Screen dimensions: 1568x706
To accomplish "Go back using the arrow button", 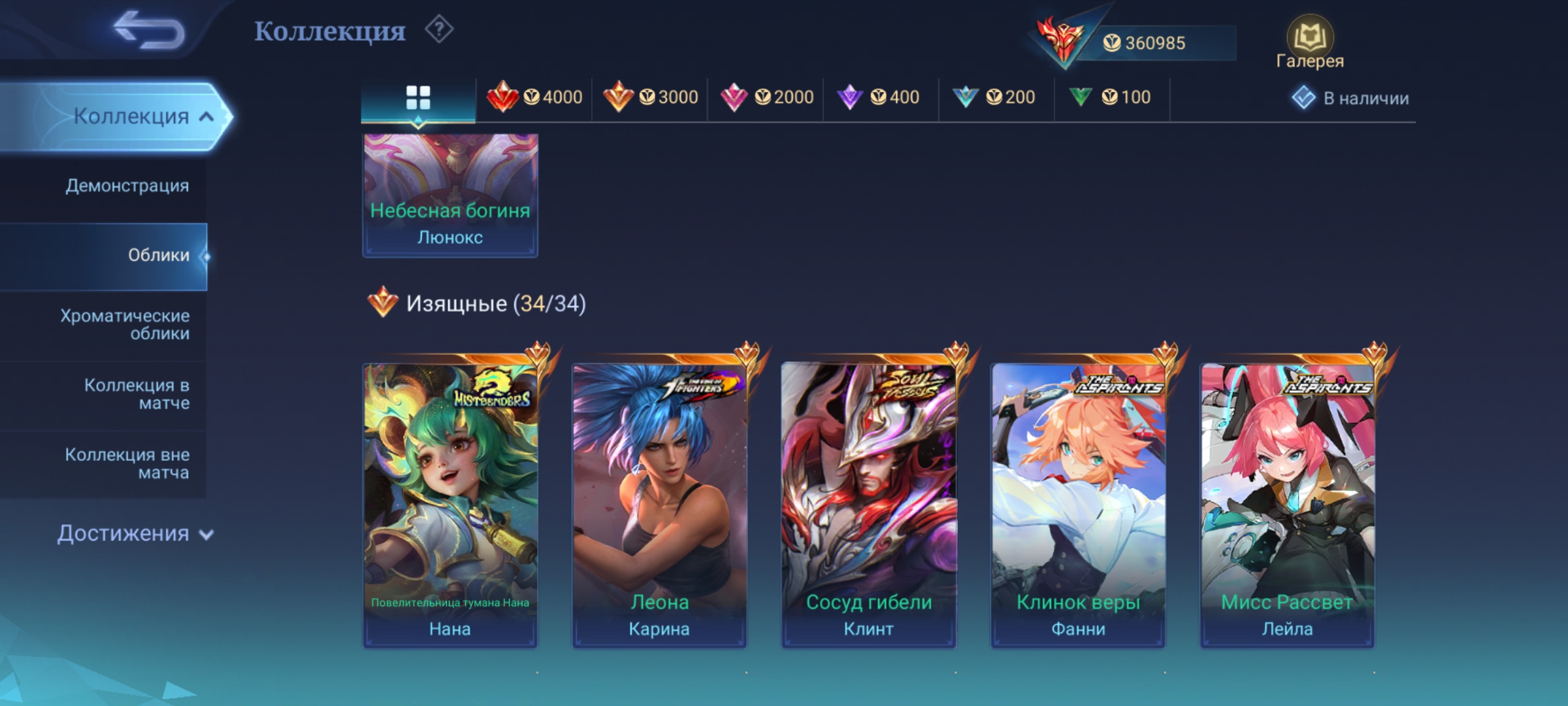I will pos(149,31).
